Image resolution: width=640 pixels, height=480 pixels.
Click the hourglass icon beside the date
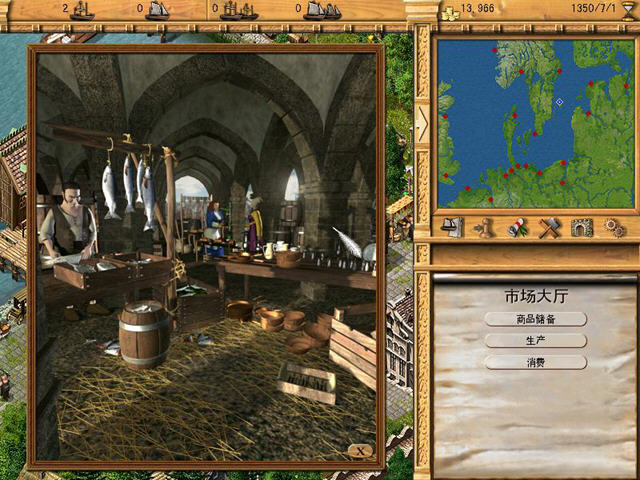tap(628, 9)
